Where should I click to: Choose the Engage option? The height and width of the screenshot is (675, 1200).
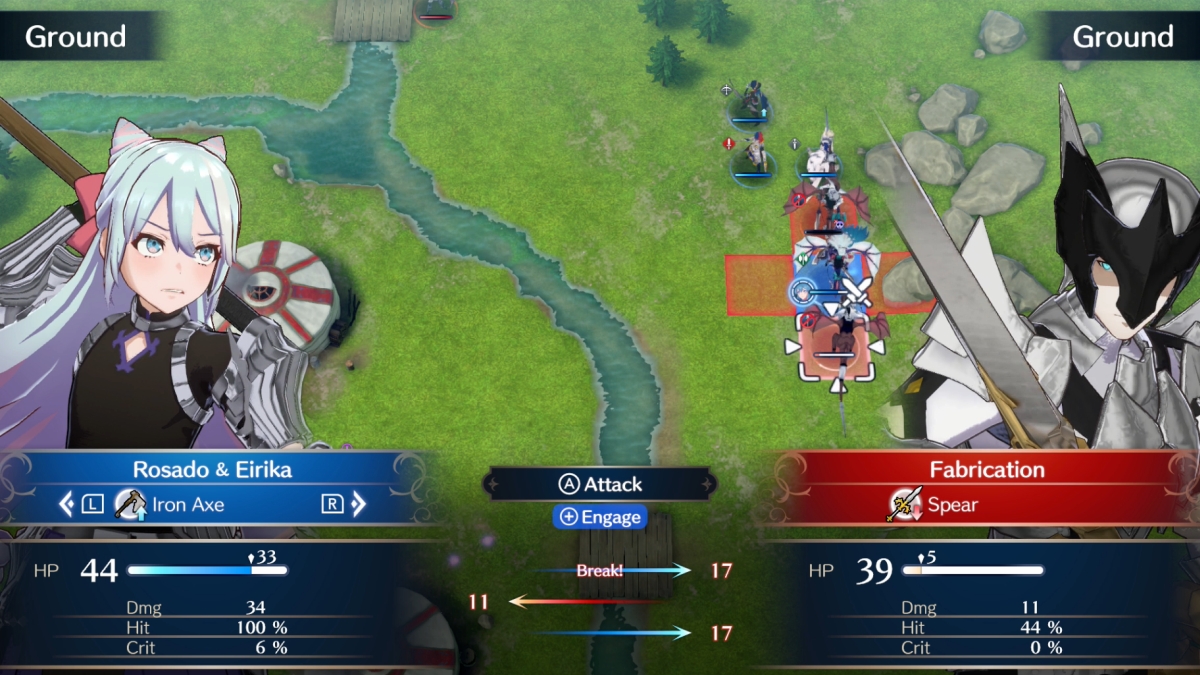(x=600, y=517)
